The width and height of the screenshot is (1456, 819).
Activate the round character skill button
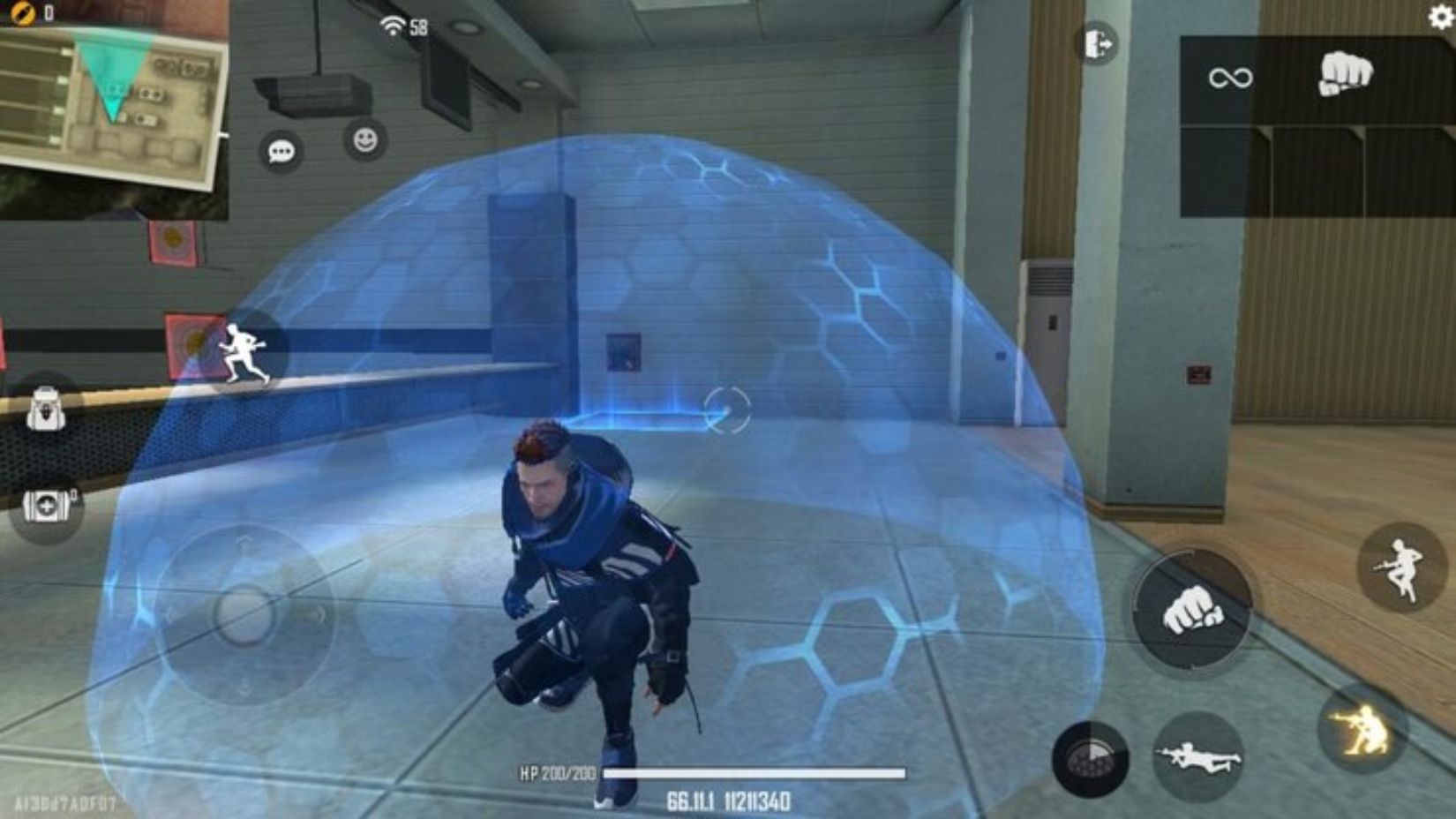1091,759
